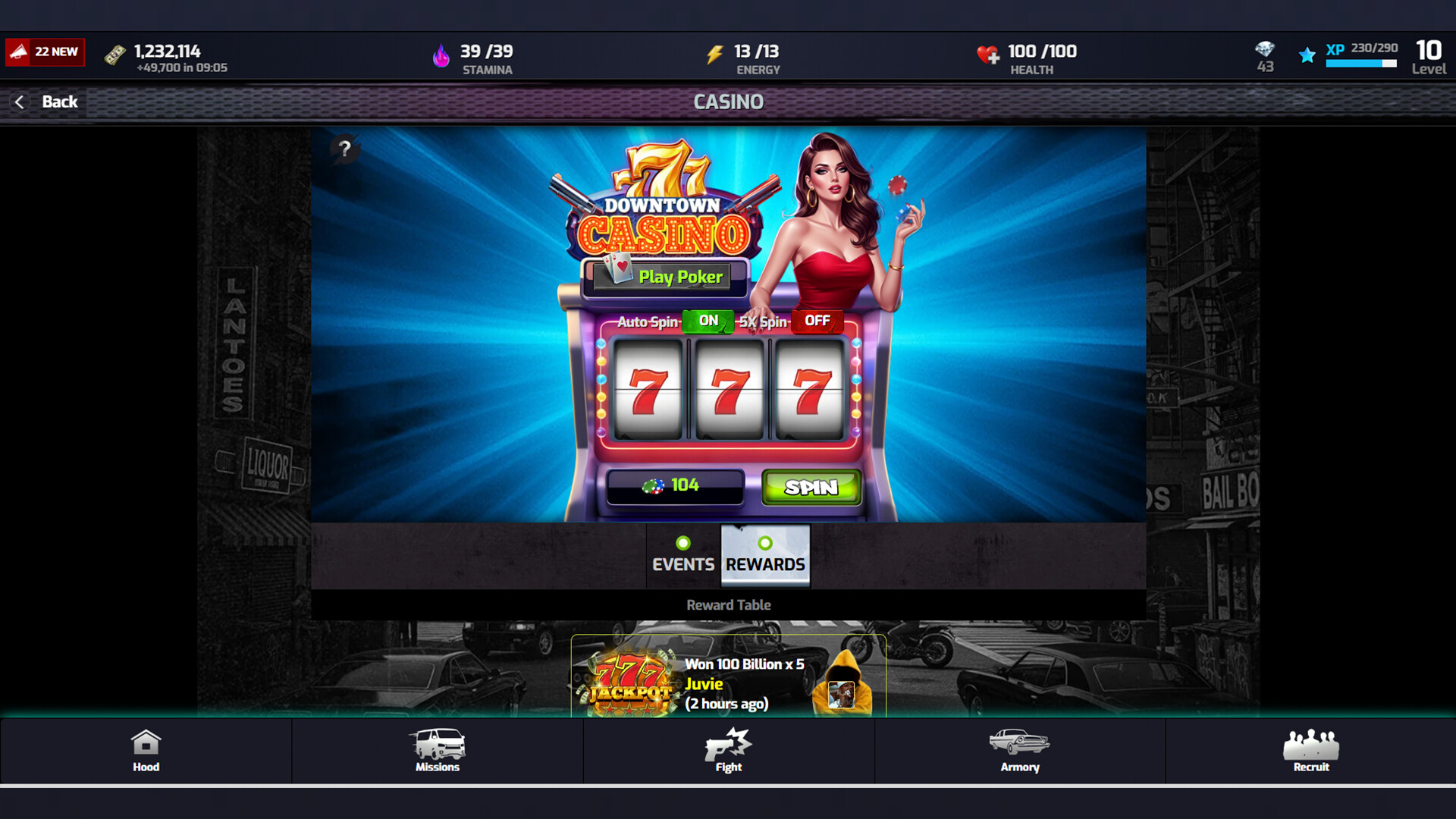Select the Missions van icon
The height and width of the screenshot is (819, 1456).
click(438, 744)
